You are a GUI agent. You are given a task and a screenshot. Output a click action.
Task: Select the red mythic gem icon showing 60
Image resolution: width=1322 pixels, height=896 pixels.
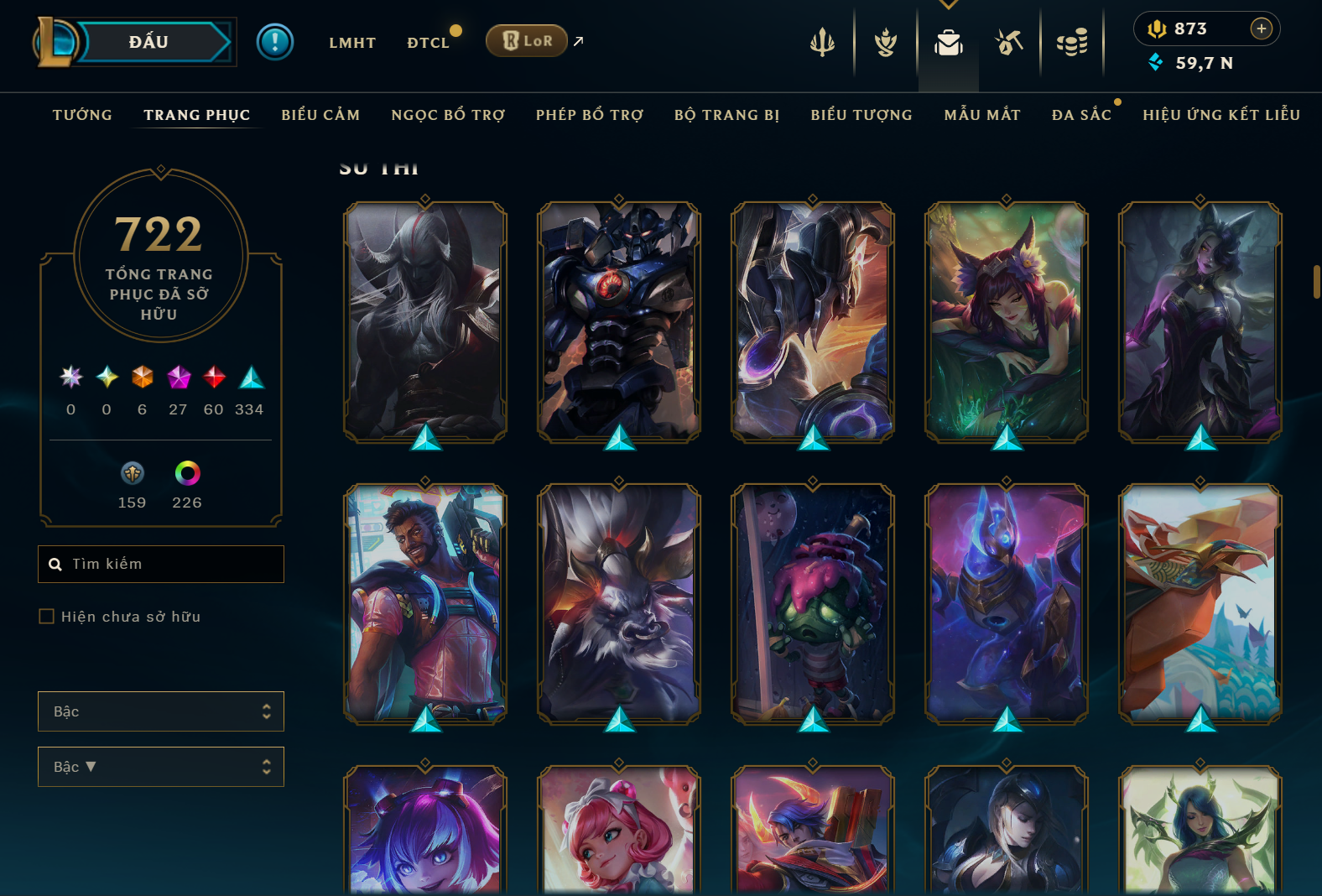click(214, 379)
